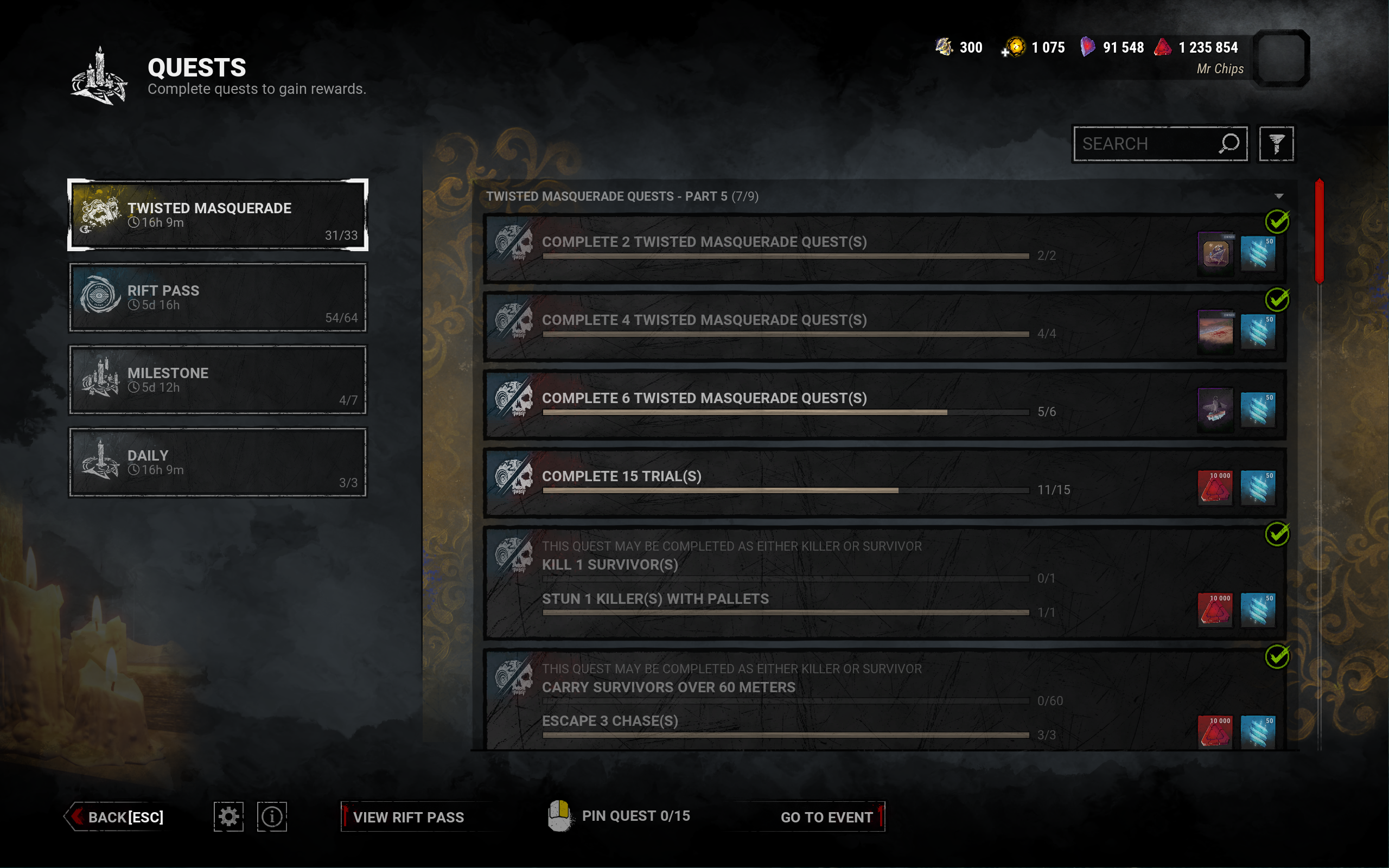Open the quest filter icon beside search
Image resolution: width=1389 pixels, height=868 pixels.
pos(1277,144)
